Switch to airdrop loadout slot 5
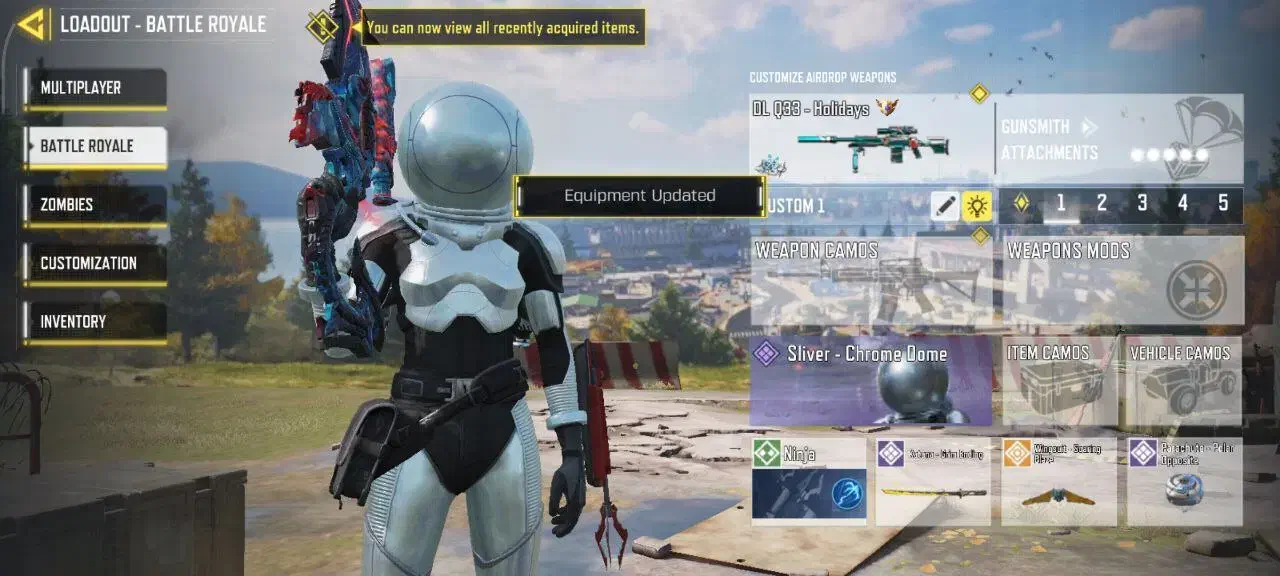The height and width of the screenshot is (576, 1280). coord(1223,204)
